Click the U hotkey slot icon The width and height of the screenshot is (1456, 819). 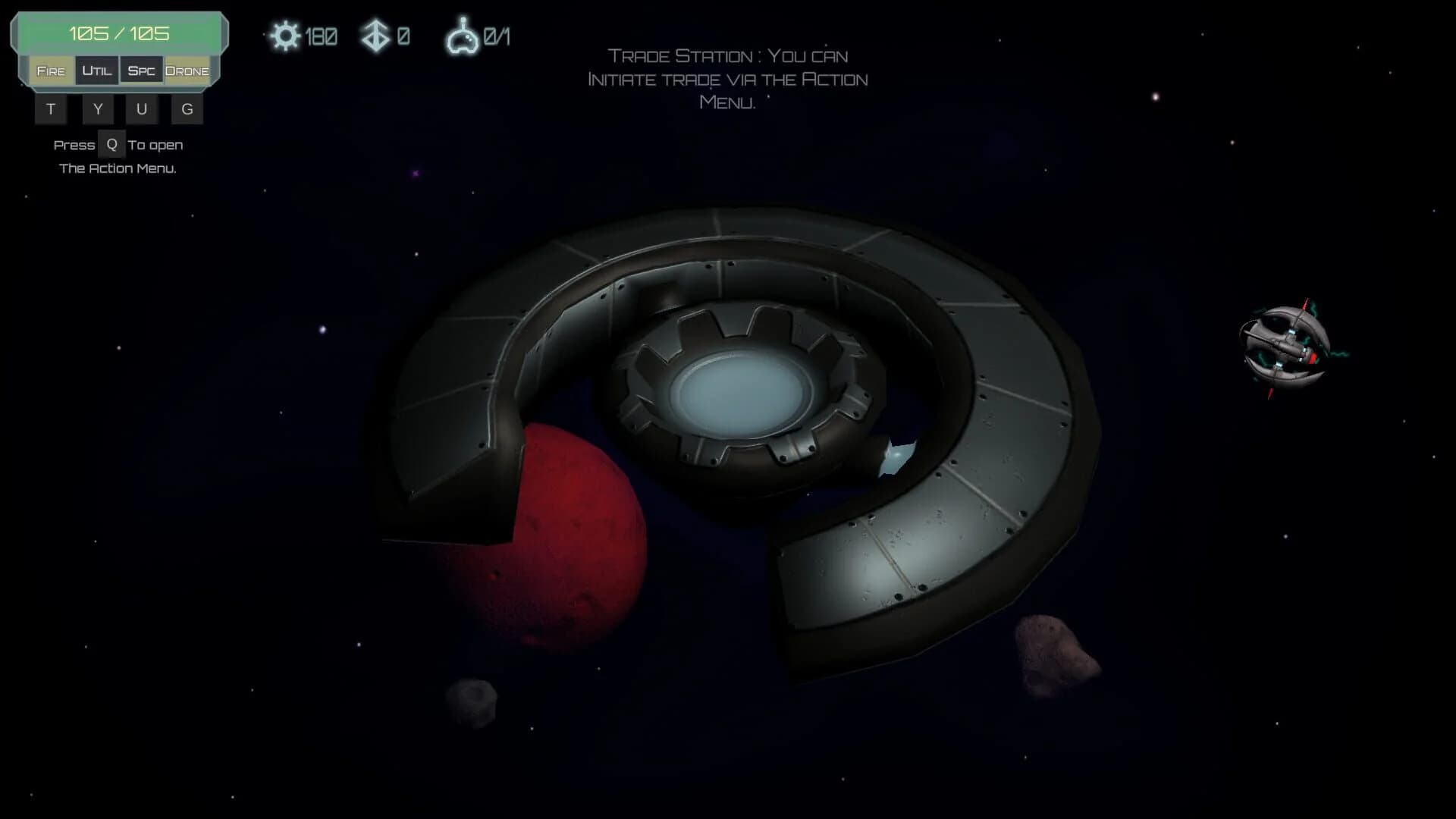pos(142,108)
